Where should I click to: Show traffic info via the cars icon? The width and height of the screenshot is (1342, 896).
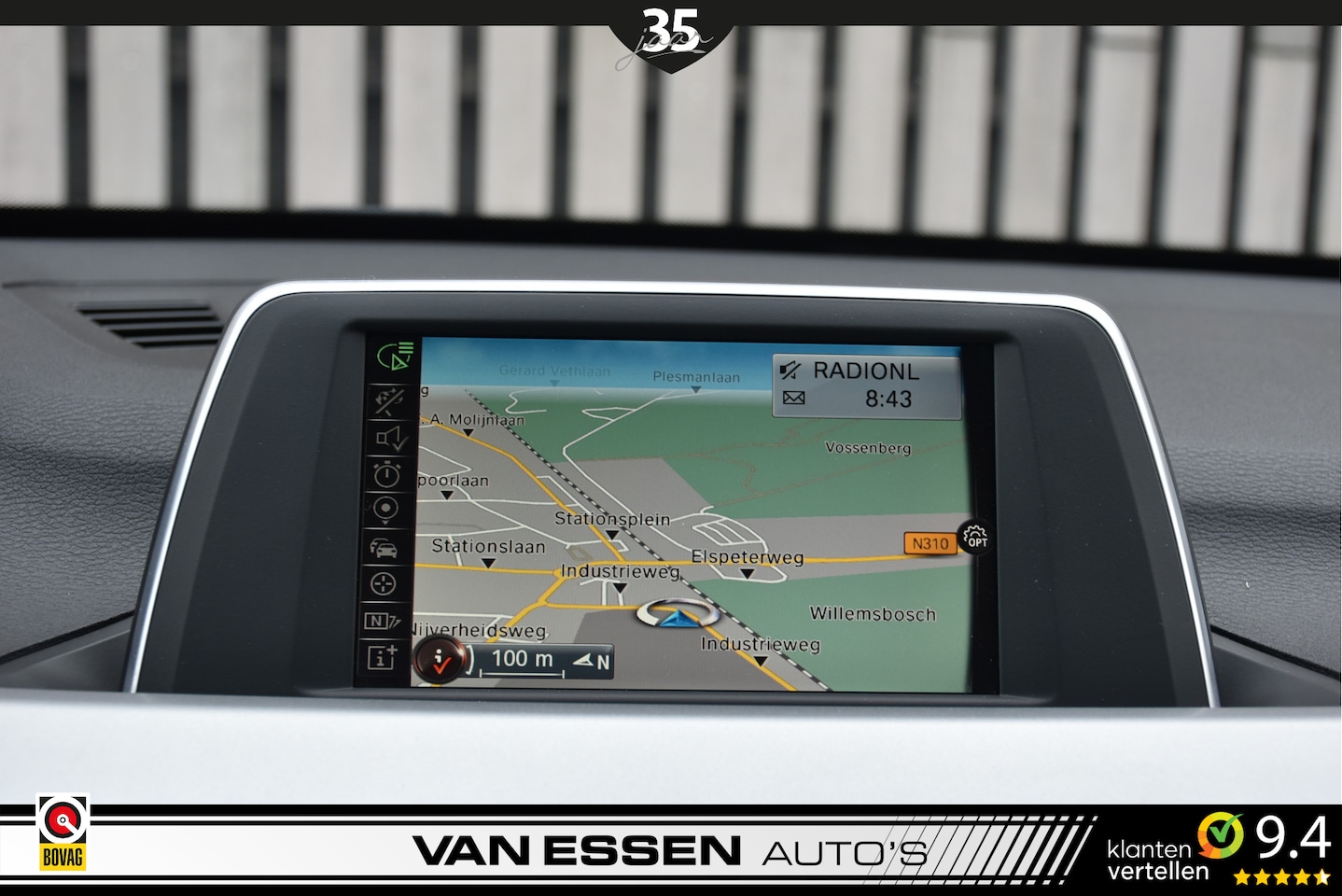pos(384,547)
